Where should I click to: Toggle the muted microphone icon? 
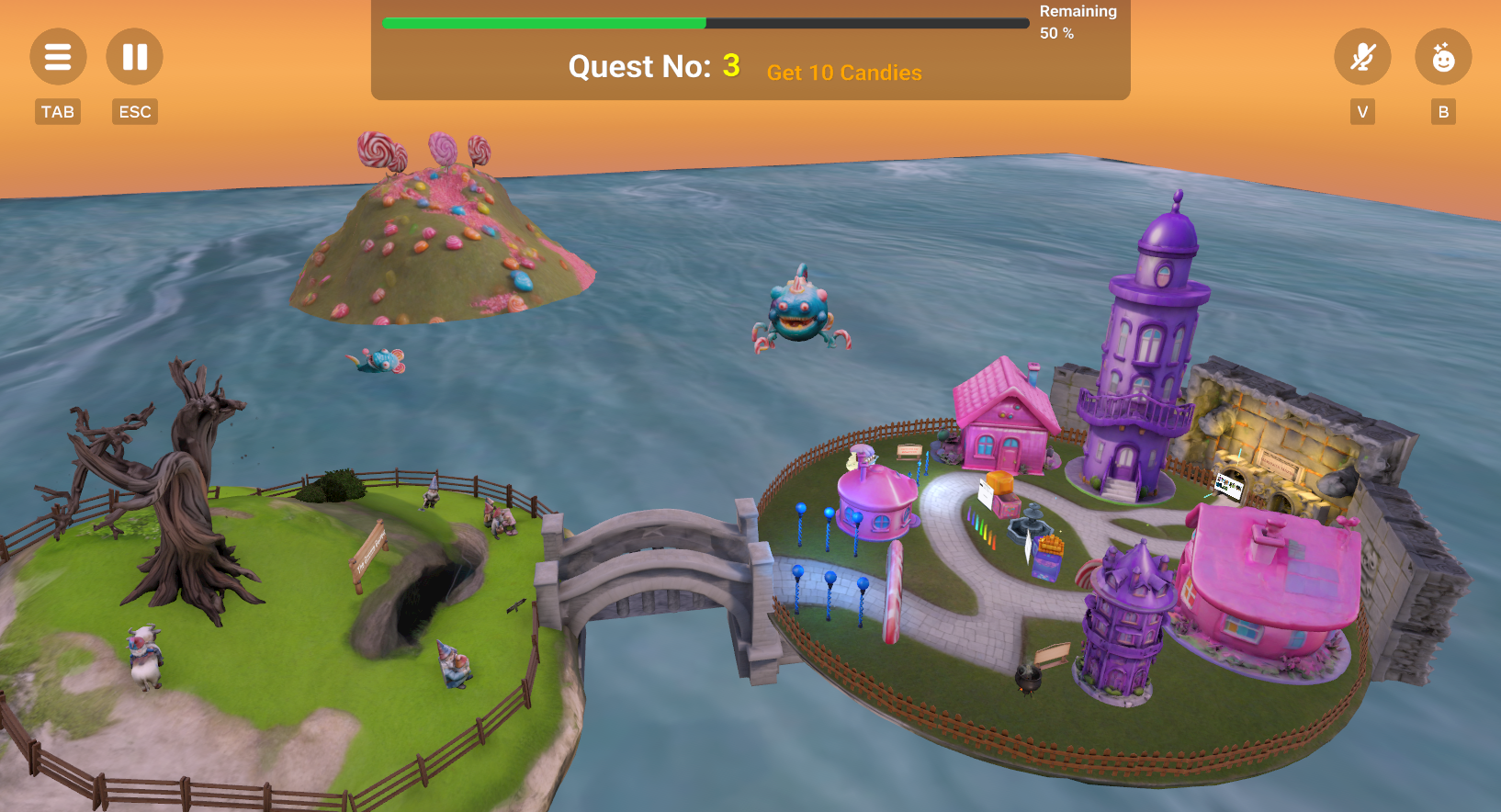[x=1362, y=57]
